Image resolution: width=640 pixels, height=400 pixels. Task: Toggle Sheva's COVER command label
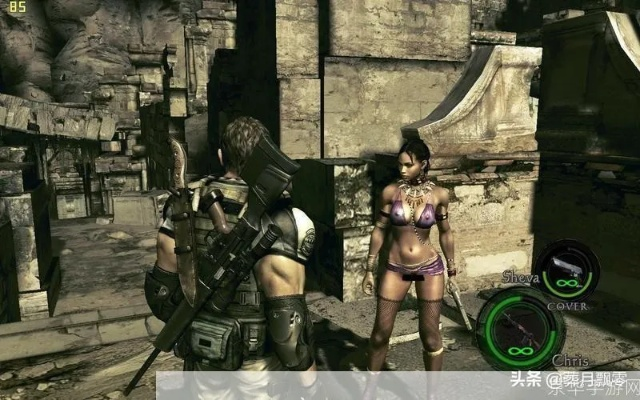(567, 306)
